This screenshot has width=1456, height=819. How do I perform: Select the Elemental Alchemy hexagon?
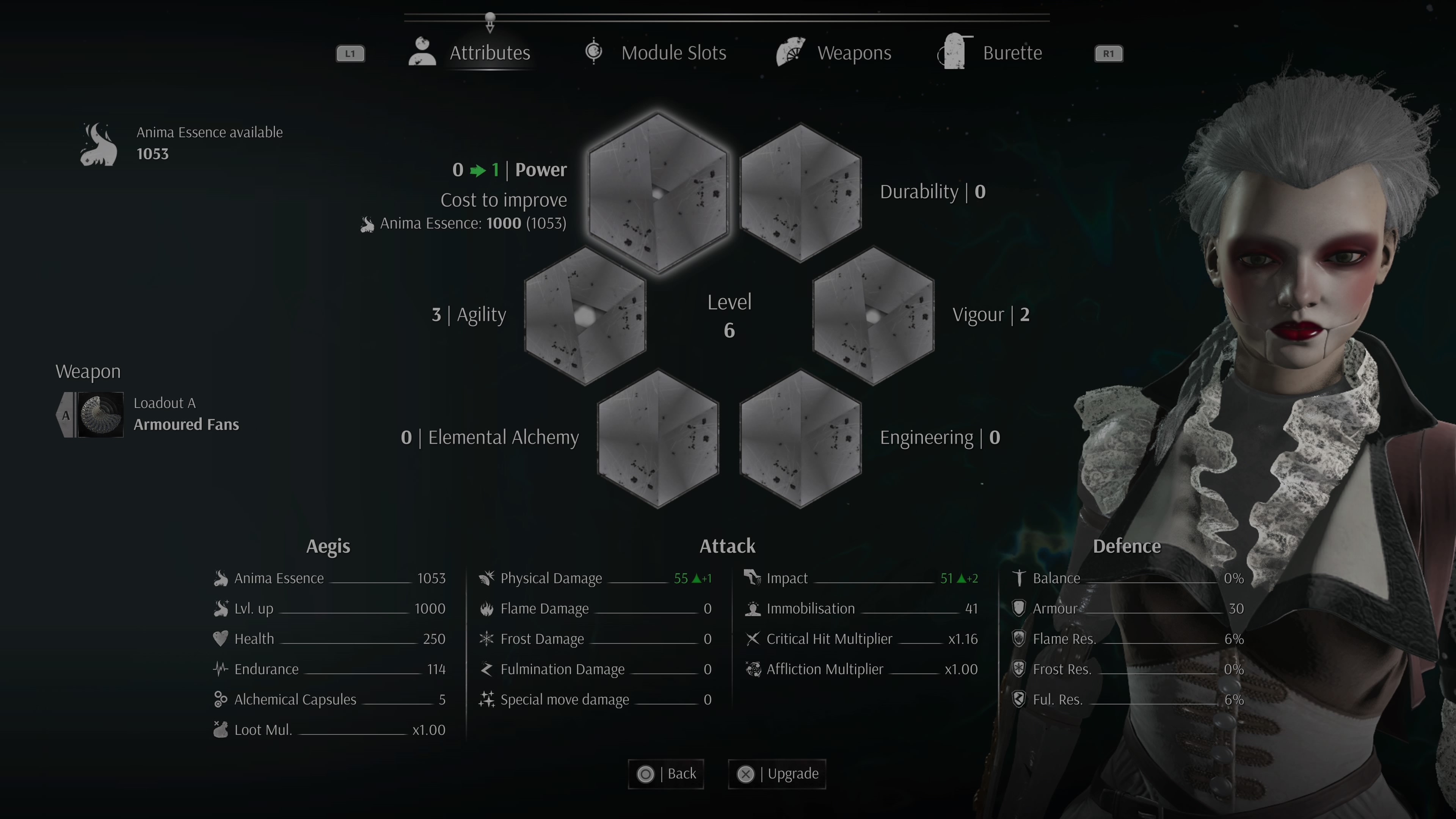658,439
